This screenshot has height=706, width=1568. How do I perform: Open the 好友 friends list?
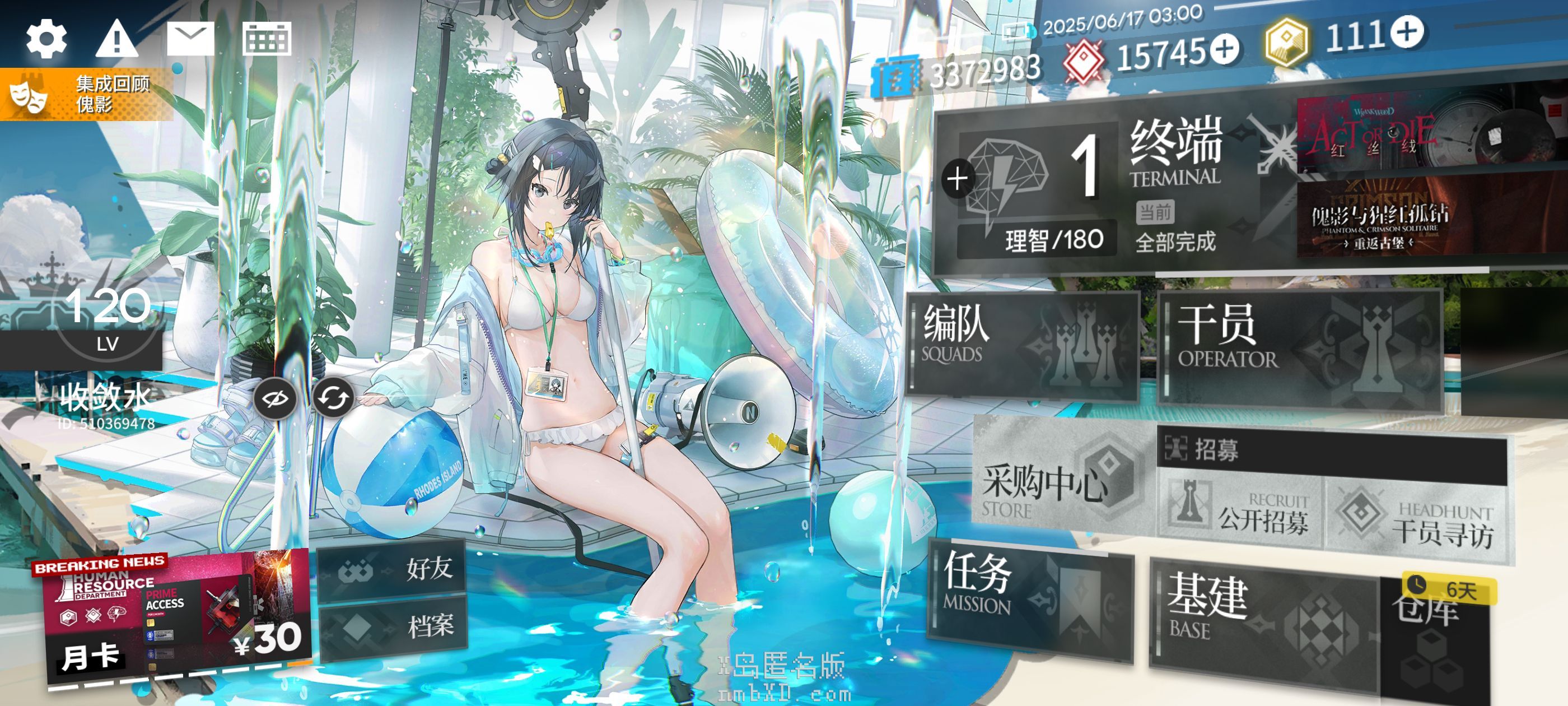point(393,569)
